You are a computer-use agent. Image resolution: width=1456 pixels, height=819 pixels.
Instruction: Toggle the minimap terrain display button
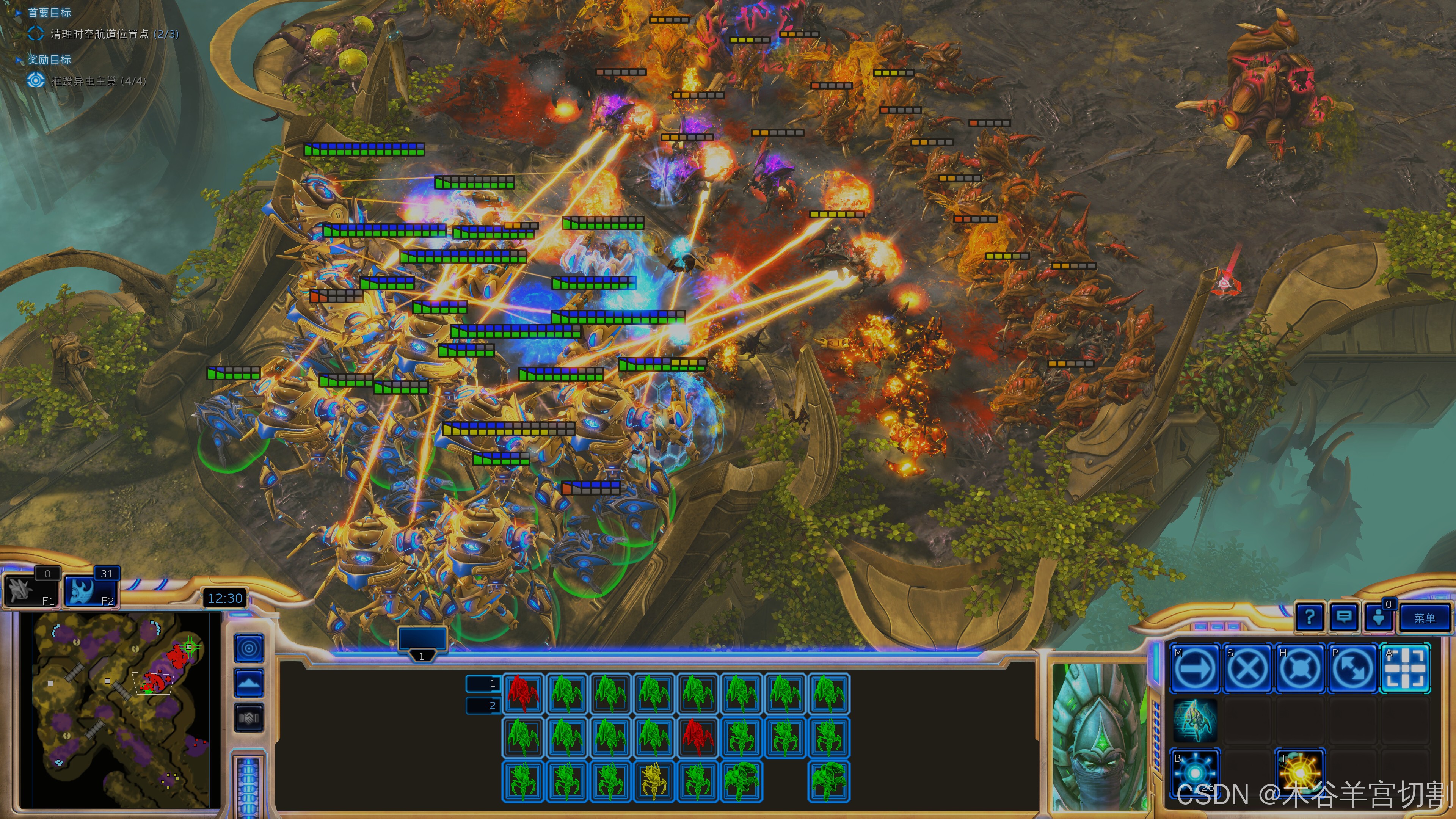pyautogui.click(x=249, y=683)
